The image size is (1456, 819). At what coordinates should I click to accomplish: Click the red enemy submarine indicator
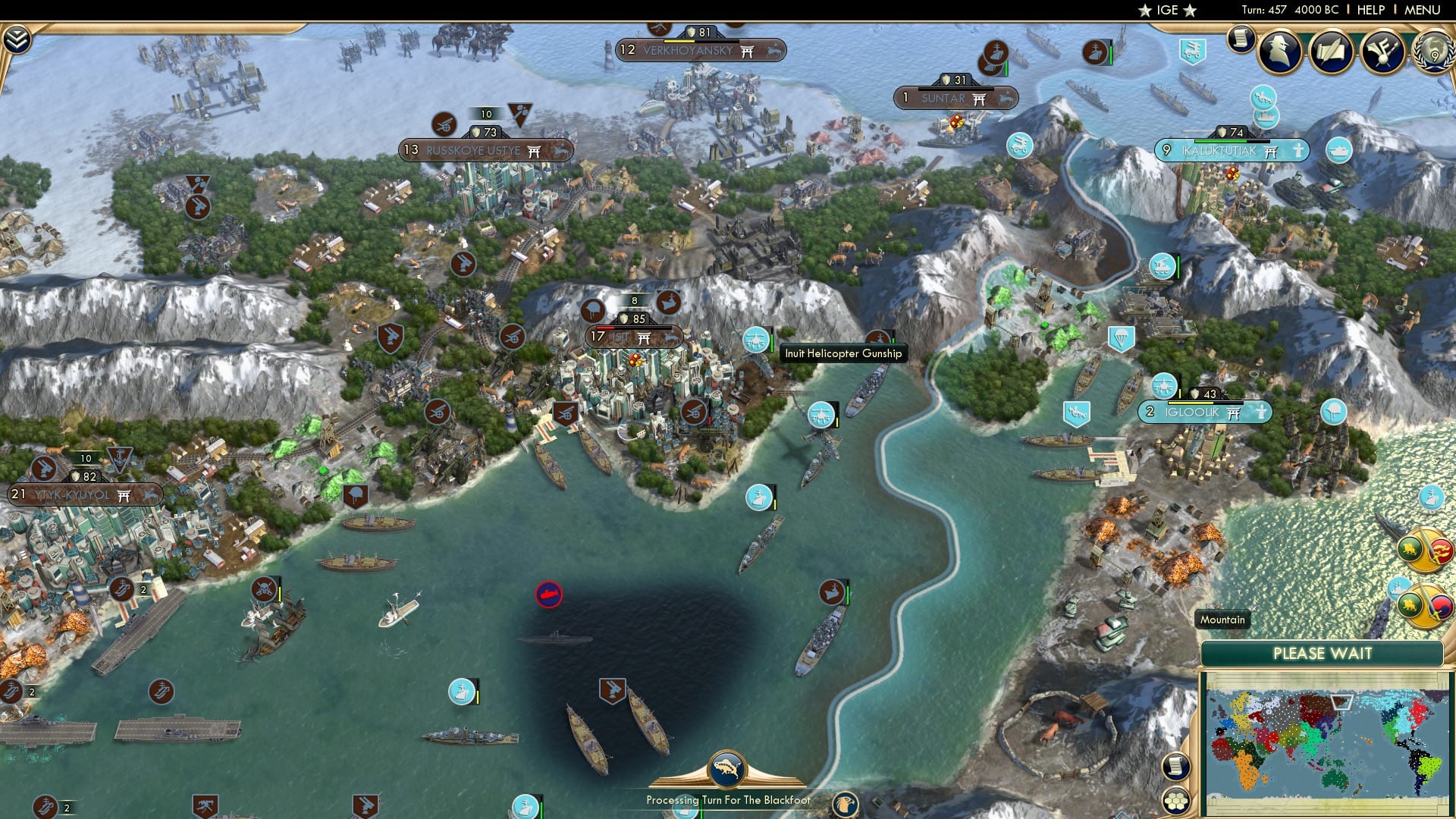click(548, 596)
